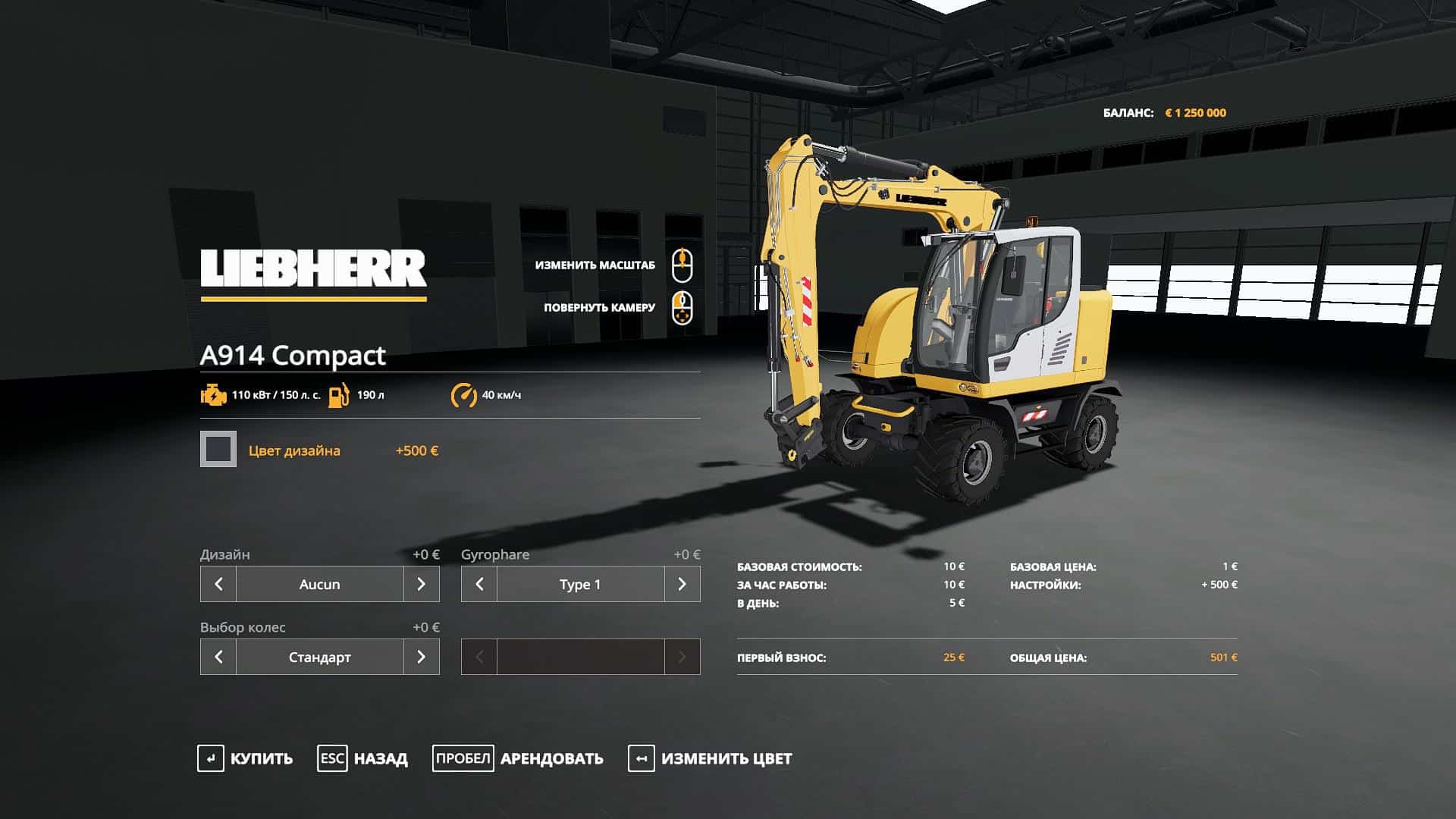Switch Gyrophare to the next type

(x=682, y=584)
